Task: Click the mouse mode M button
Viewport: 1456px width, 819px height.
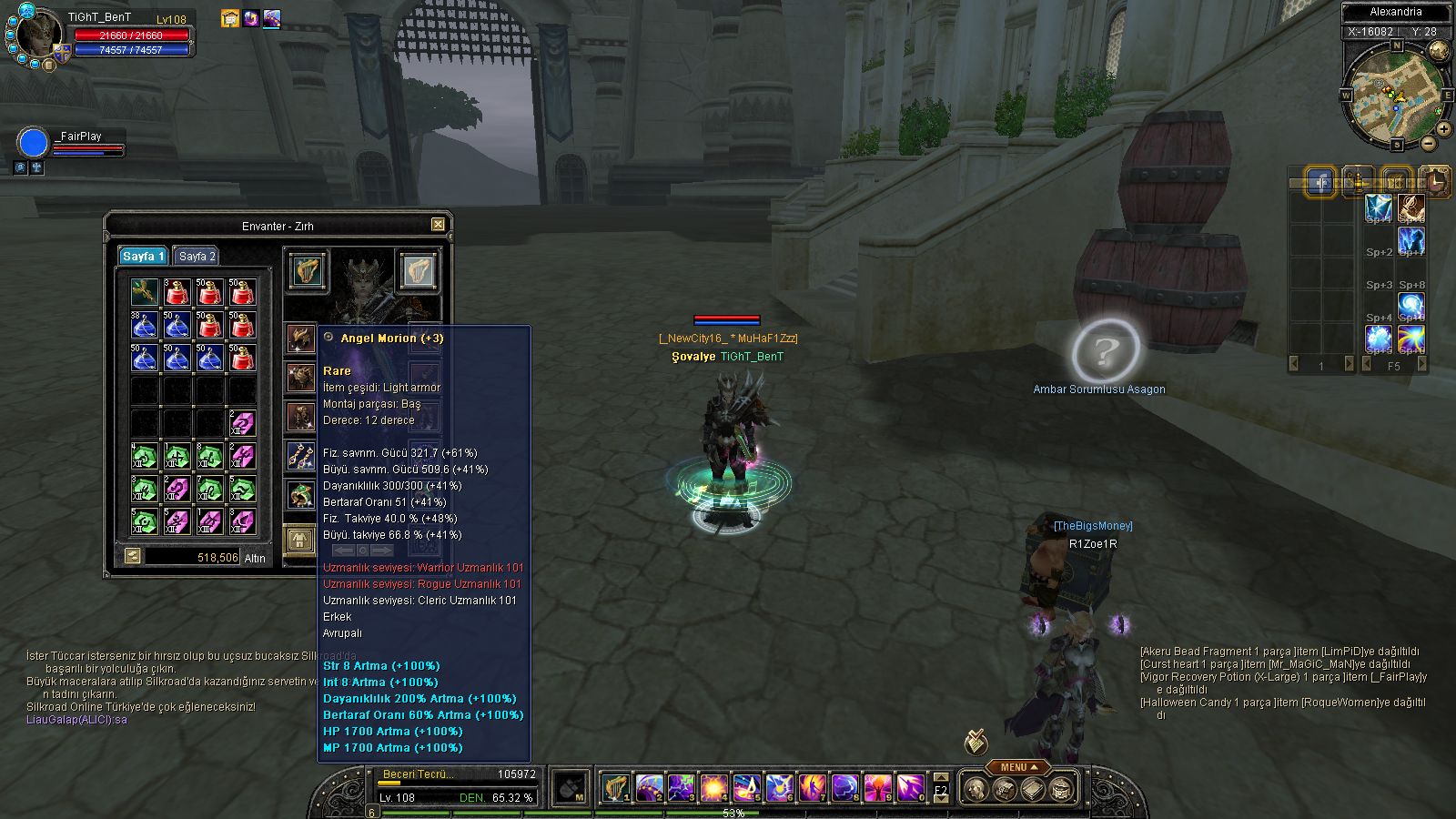Action: coord(571,787)
